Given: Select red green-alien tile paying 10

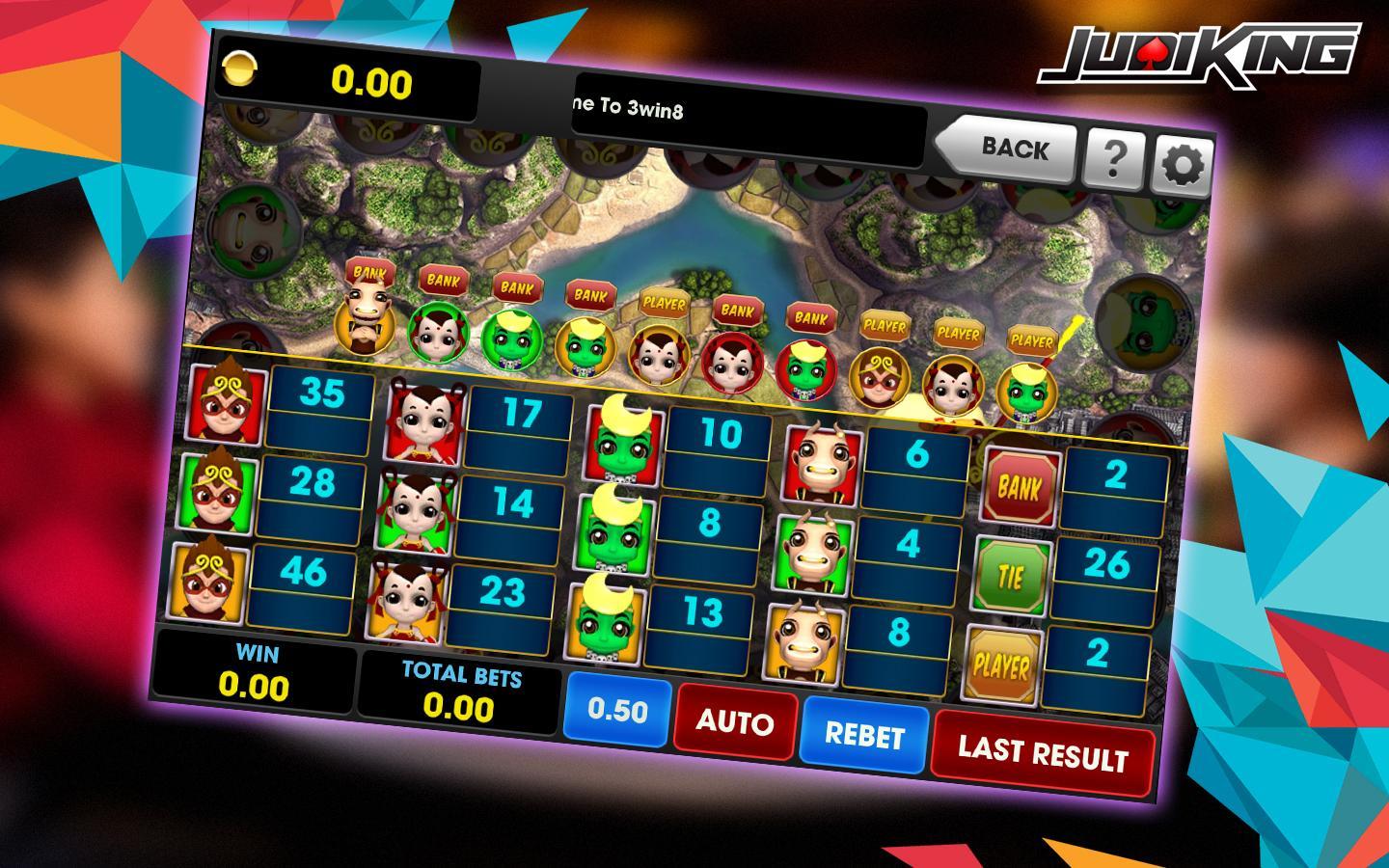Looking at the screenshot, I should tap(622, 440).
